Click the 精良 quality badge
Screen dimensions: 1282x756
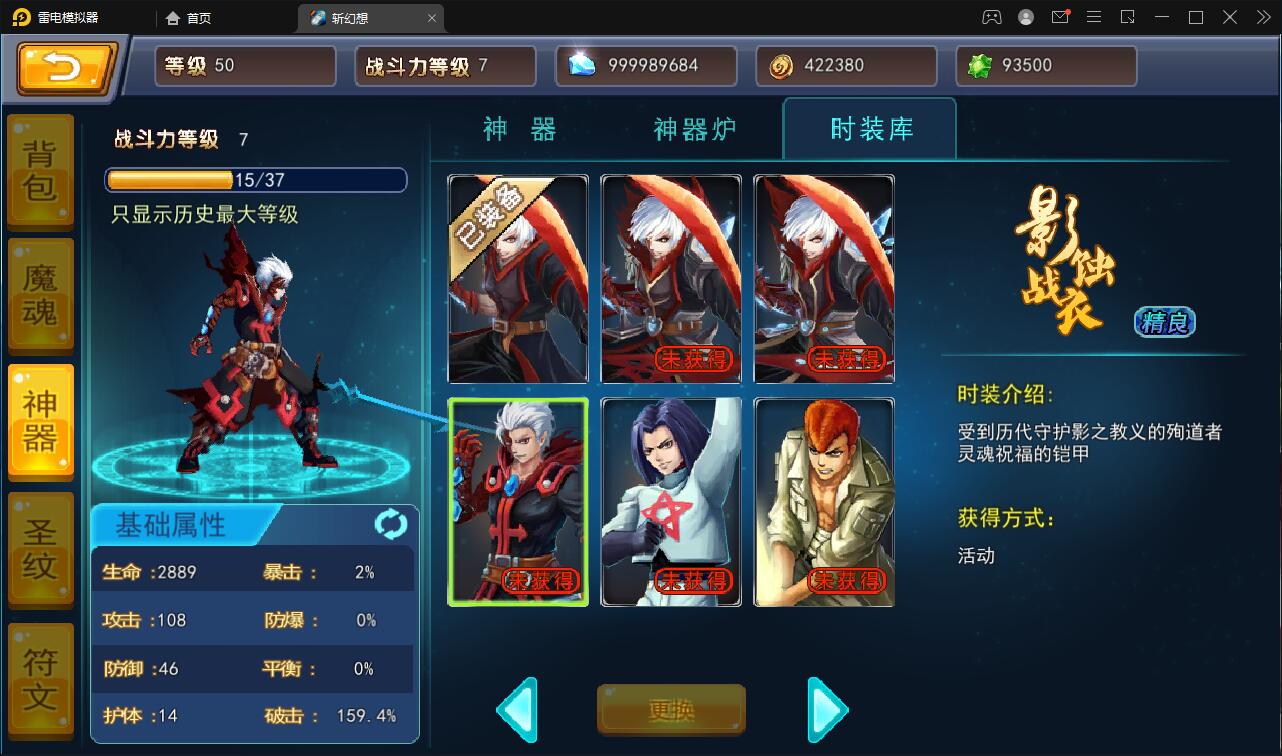point(1163,322)
